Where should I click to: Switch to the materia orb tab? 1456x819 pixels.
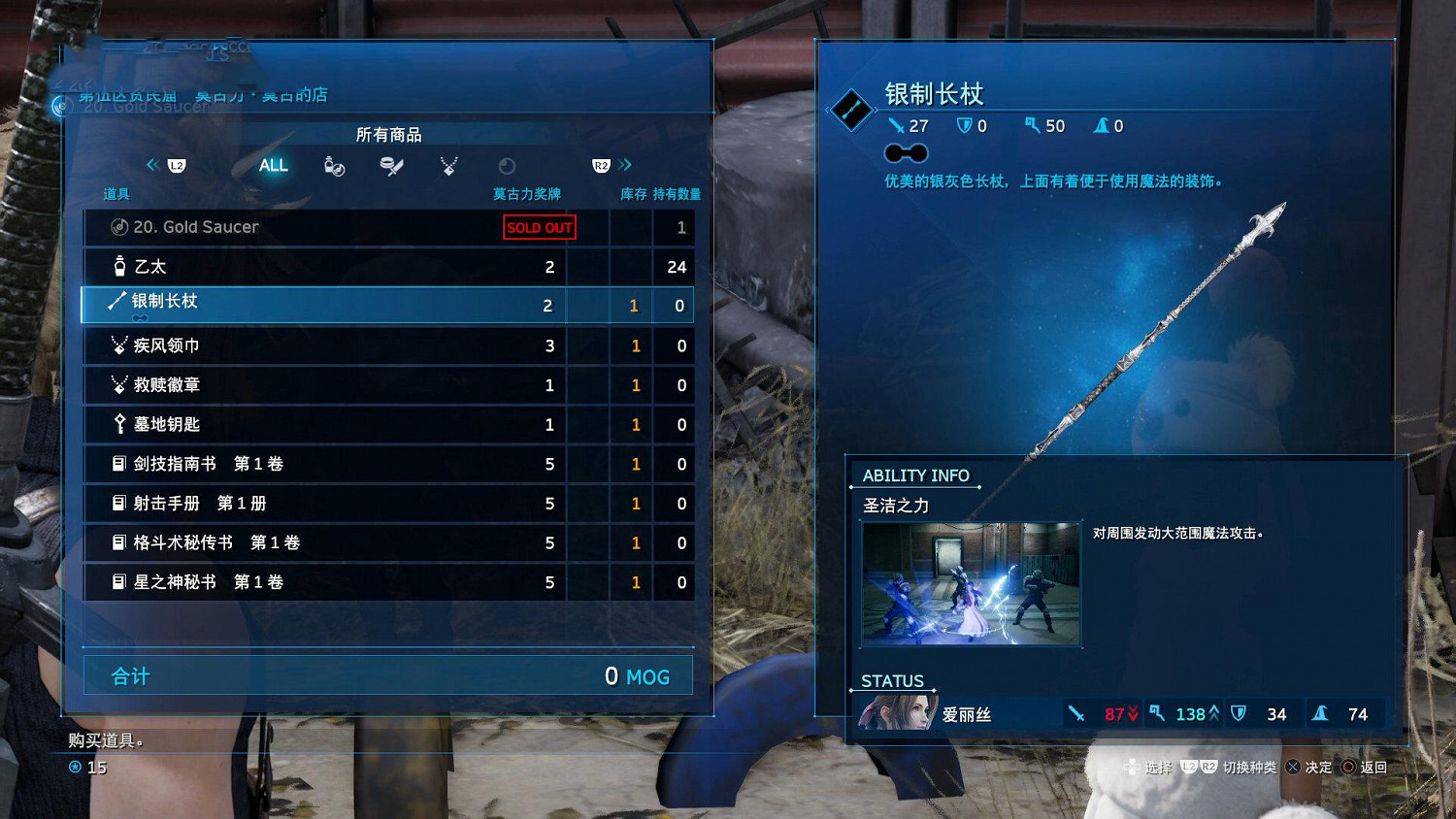[x=507, y=166]
